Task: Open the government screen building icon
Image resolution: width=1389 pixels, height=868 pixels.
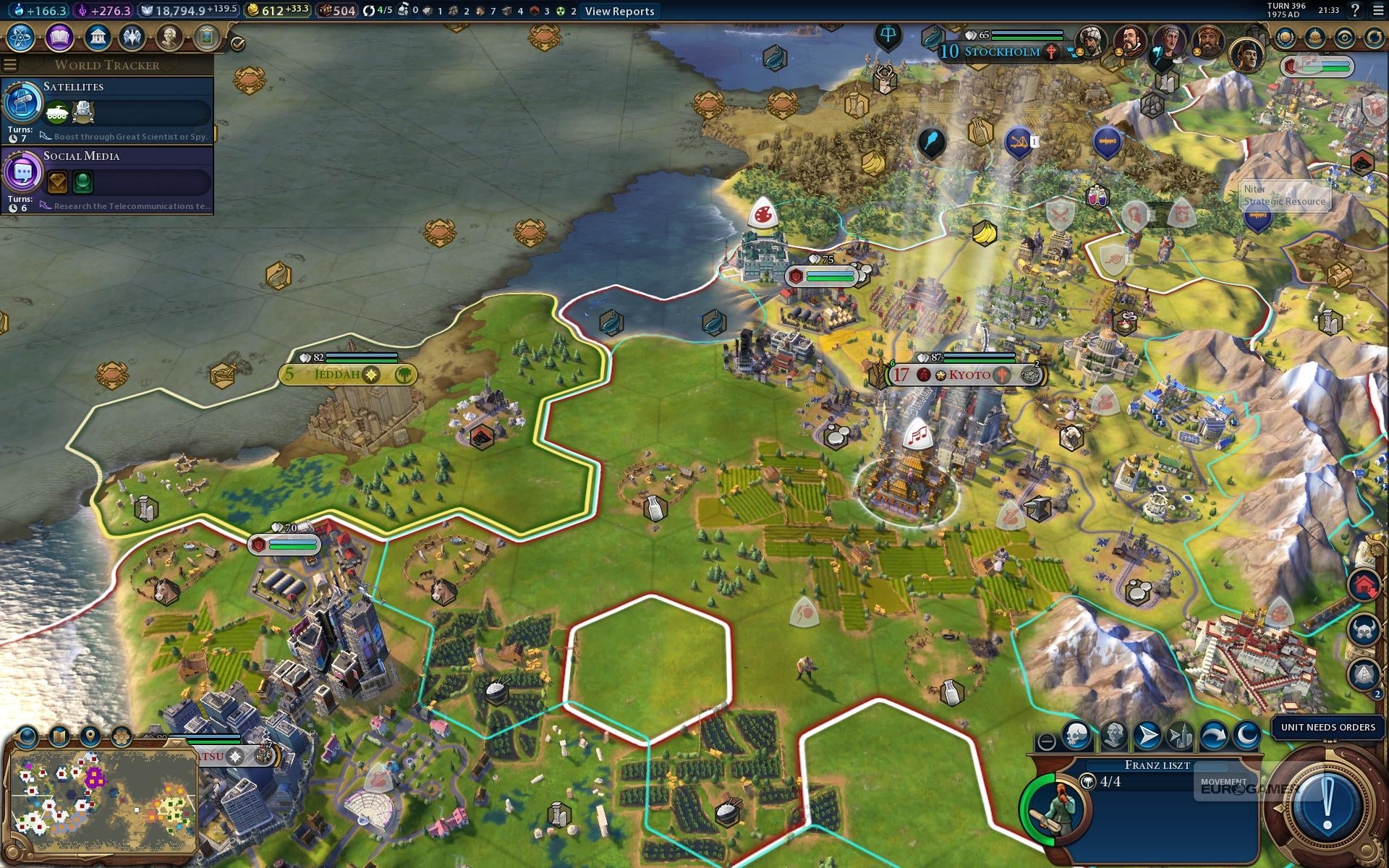Action: pyautogui.click(x=97, y=37)
